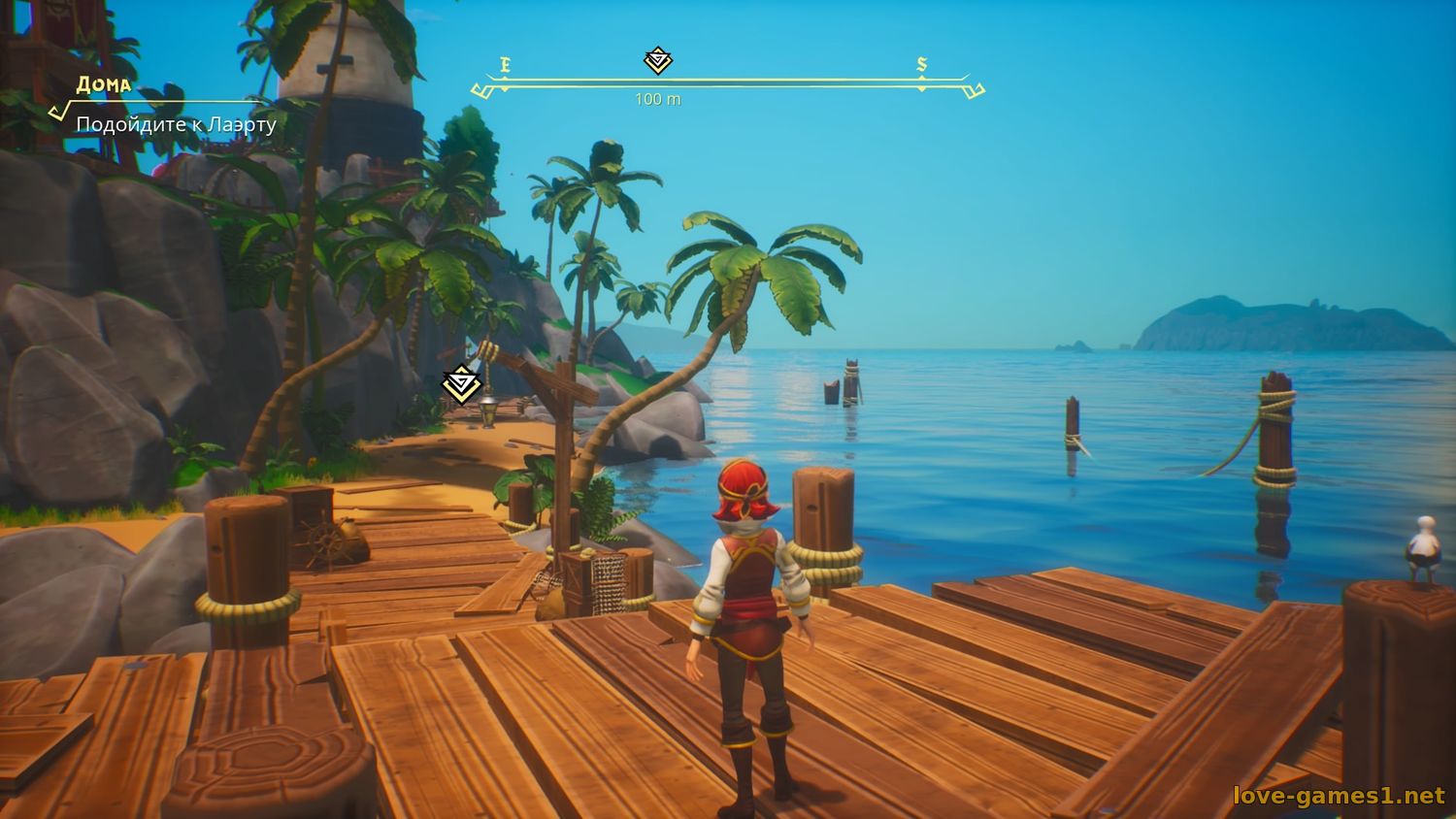Click the quest objective tracker "Подойдите к Лаэрту"
This screenshot has height=819, width=1456.
point(176,124)
